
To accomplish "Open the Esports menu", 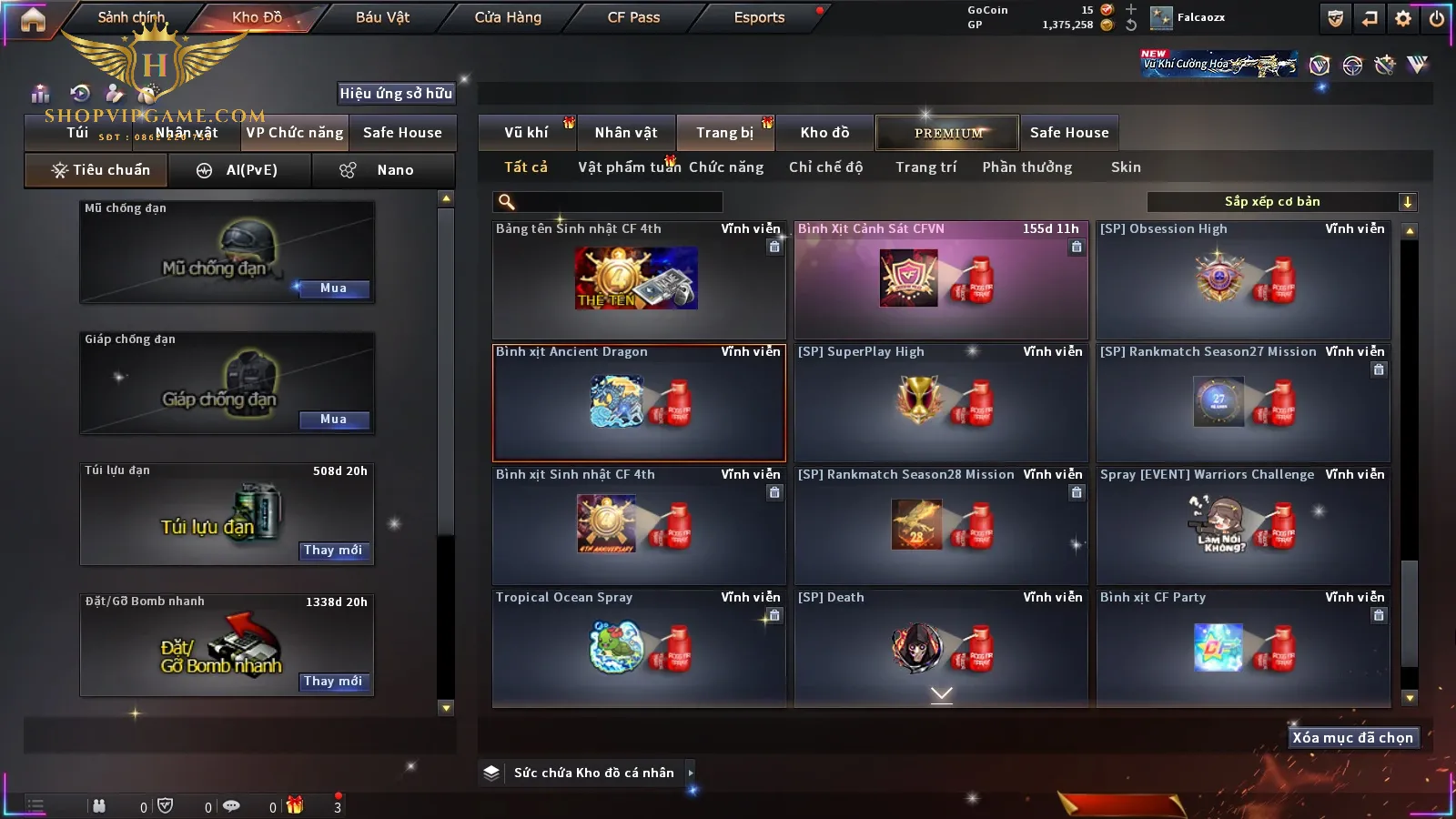I will tap(759, 17).
